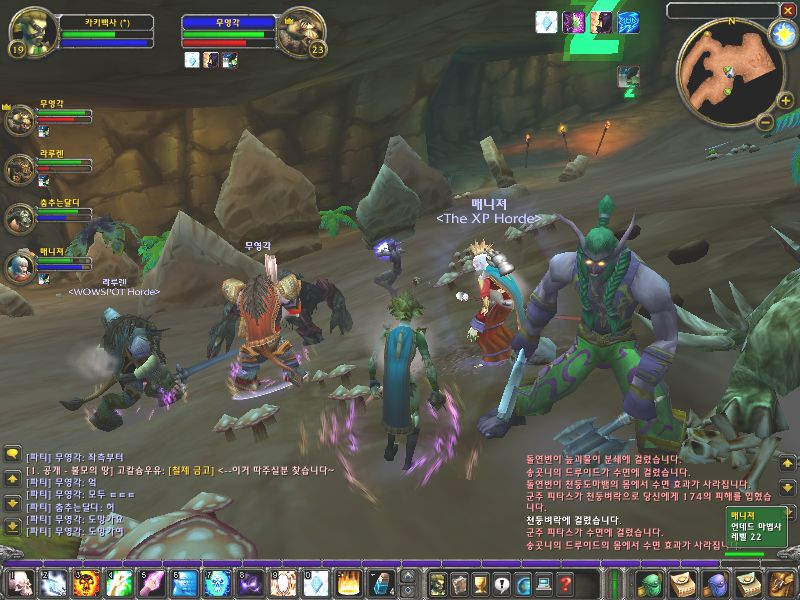Activate the fiery face spell icon

pos(86,581)
